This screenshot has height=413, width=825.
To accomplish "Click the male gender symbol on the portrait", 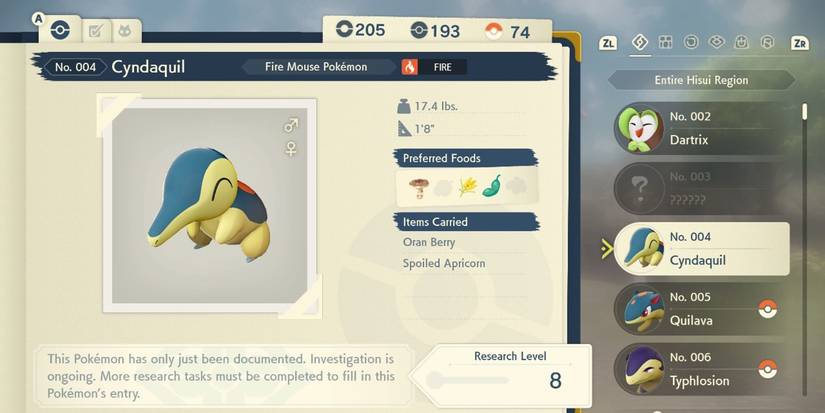I will point(291,126).
